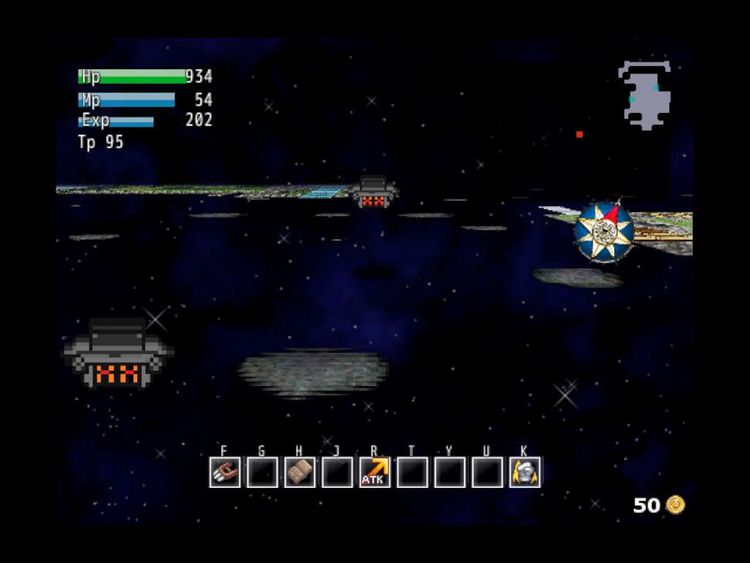Screen dimensions: 750x563
Task: Select the magnet item in slot F
Action: (x=225, y=472)
